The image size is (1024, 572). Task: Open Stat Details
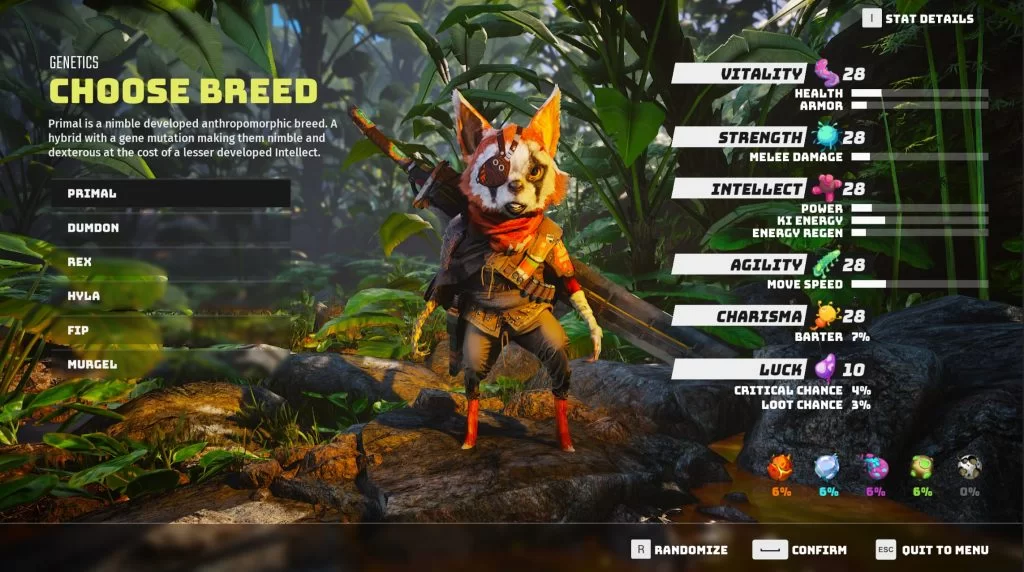click(x=918, y=18)
